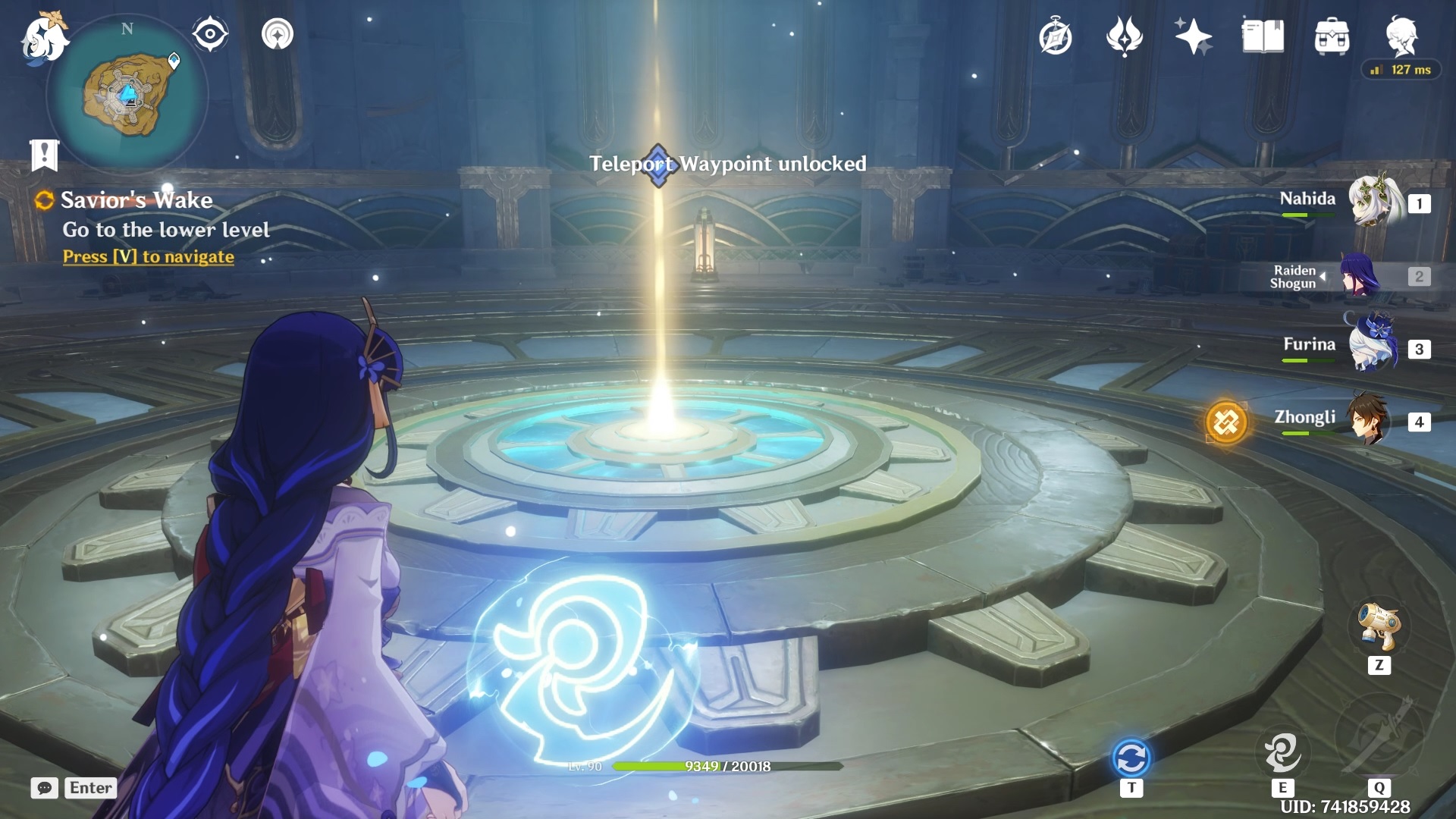Open the character profile head icon
Image resolution: width=1456 pixels, height=819 pixels.
tap(1401, 35)
